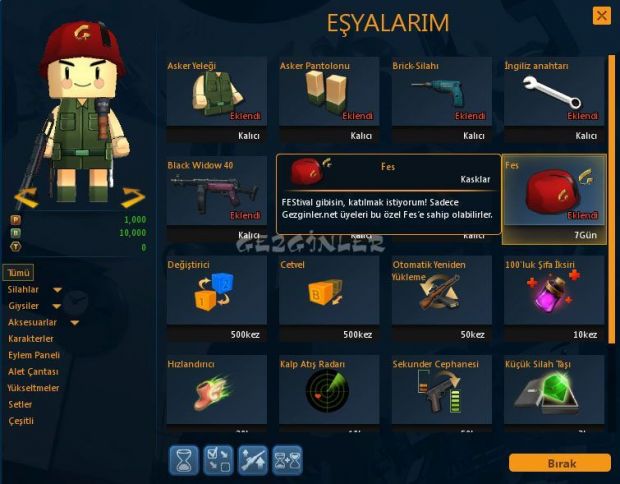Choose the Brick-Silahı drill weapon

tap(441, 99)
